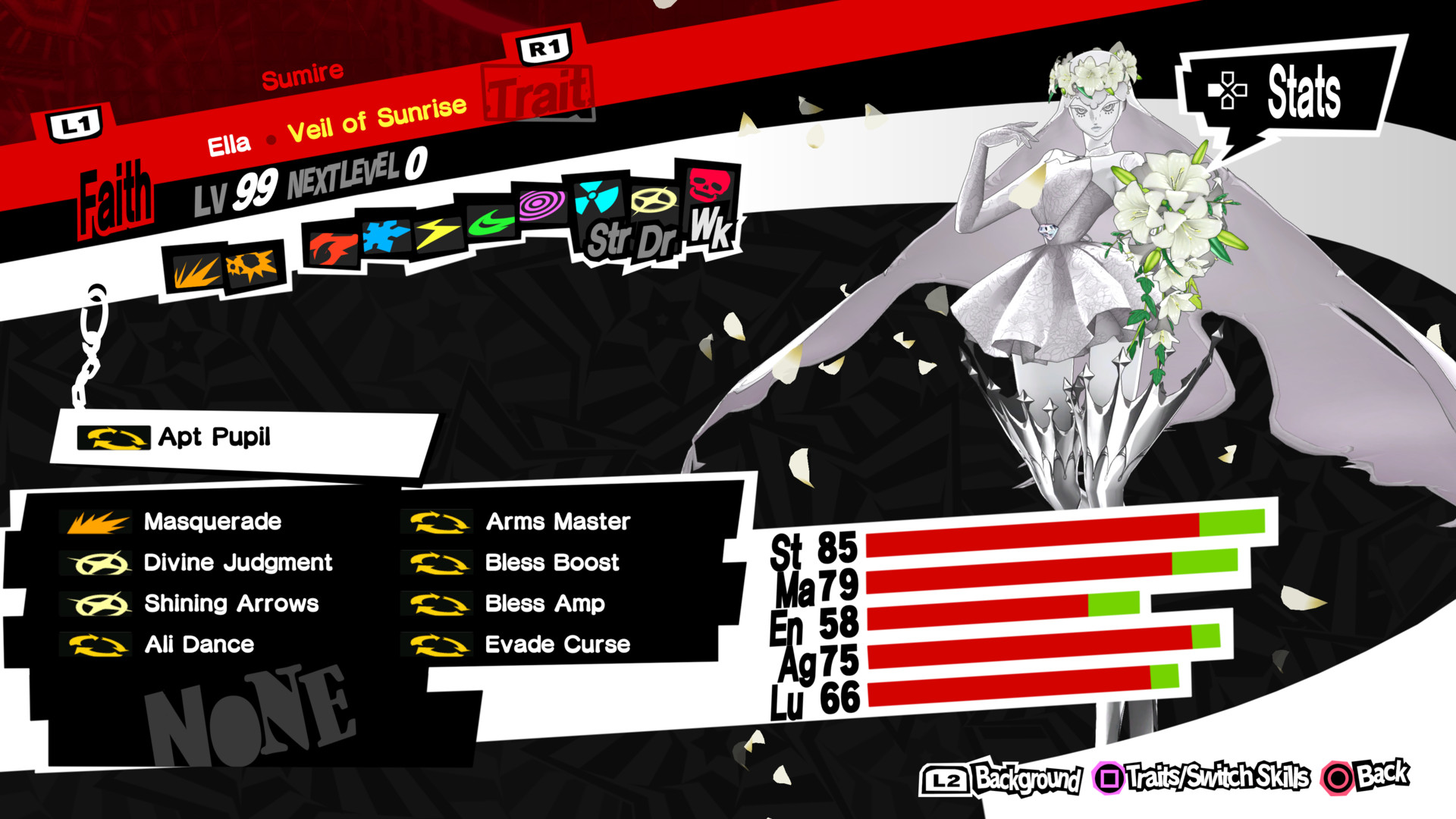This screenshot has height=819, width=1456.
Task: Click the physical icon beside Masquerade
Action: click(x=99, y=521)
